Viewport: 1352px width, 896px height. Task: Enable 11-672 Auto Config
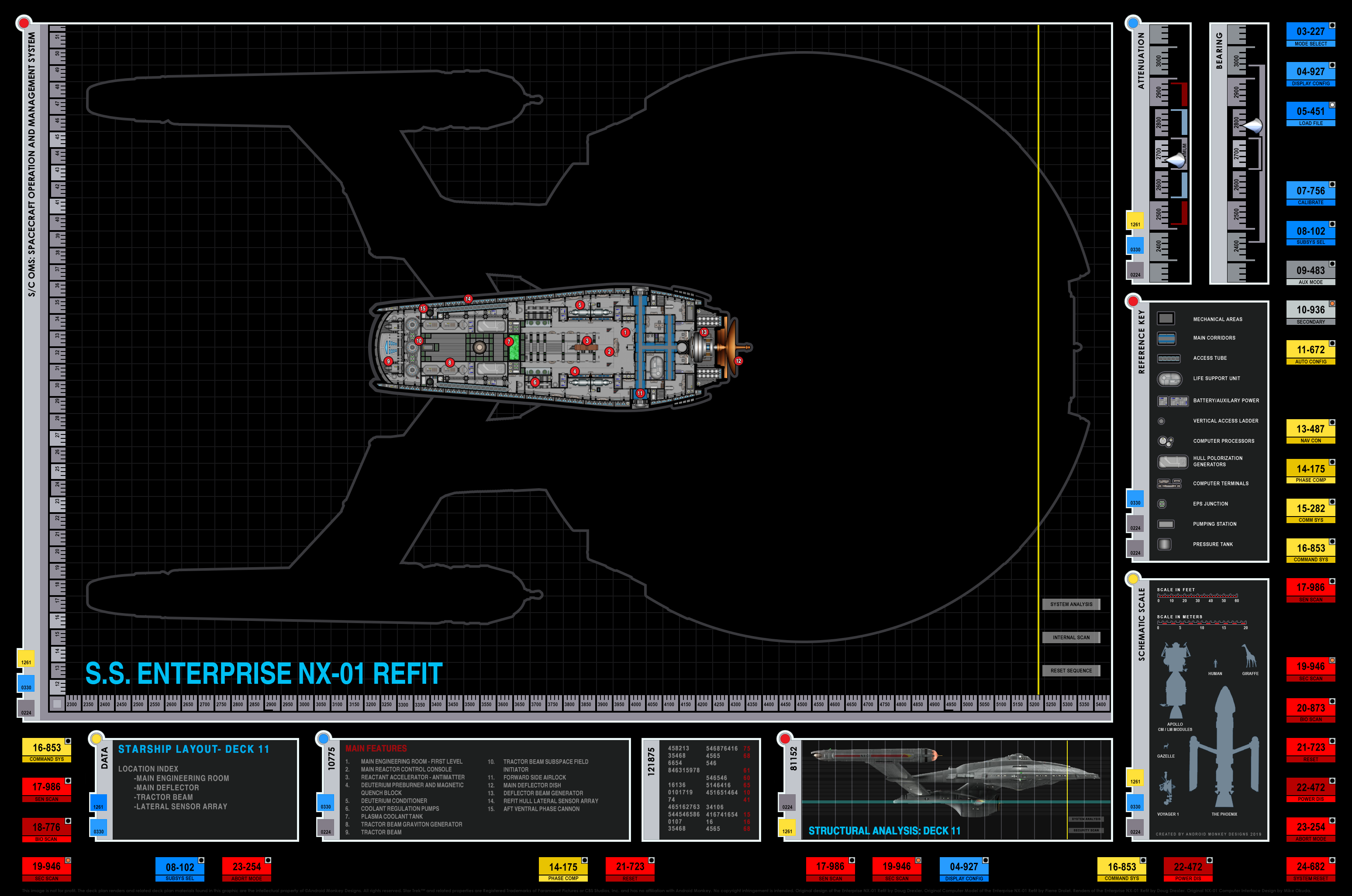tap(1310, 352)
